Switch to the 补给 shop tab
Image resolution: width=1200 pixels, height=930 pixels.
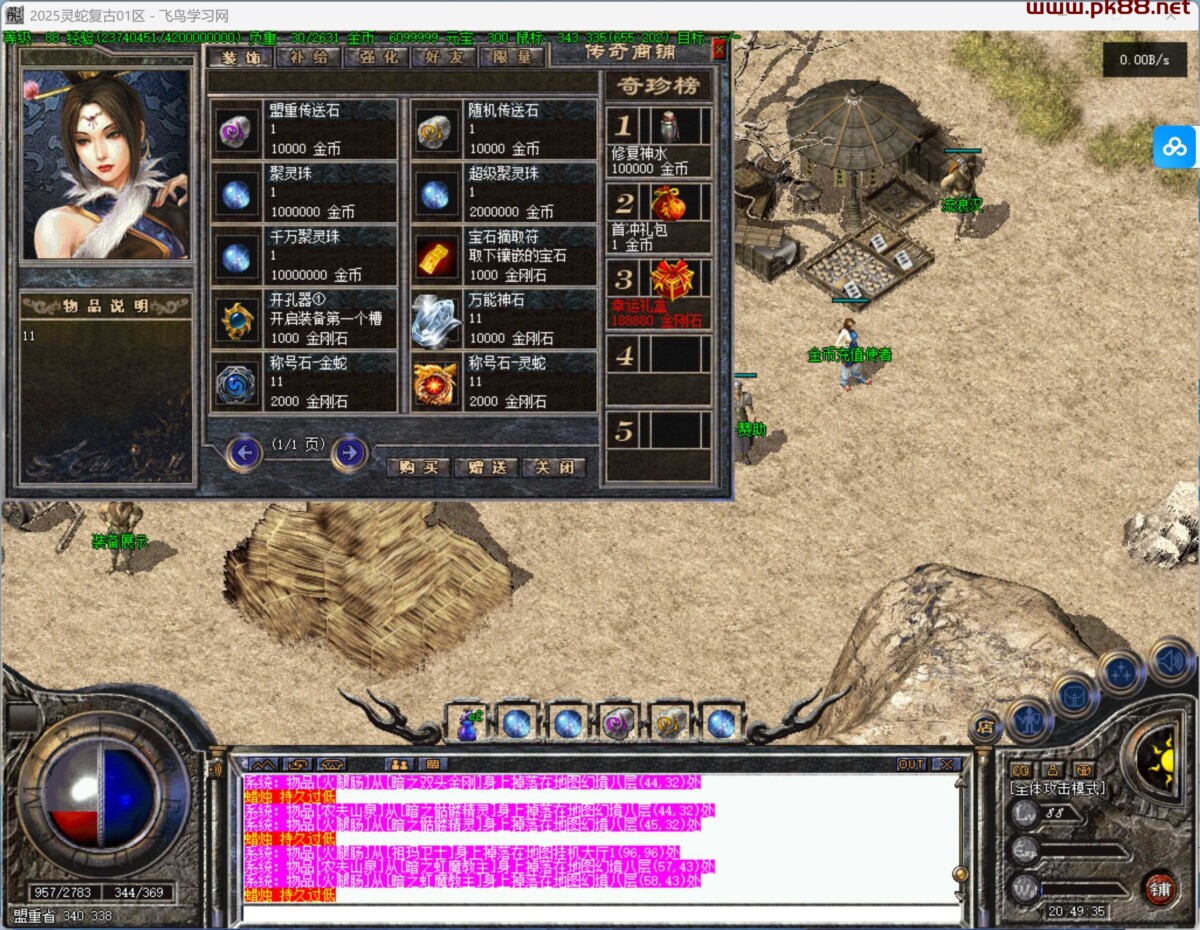(x=307, y=57)
